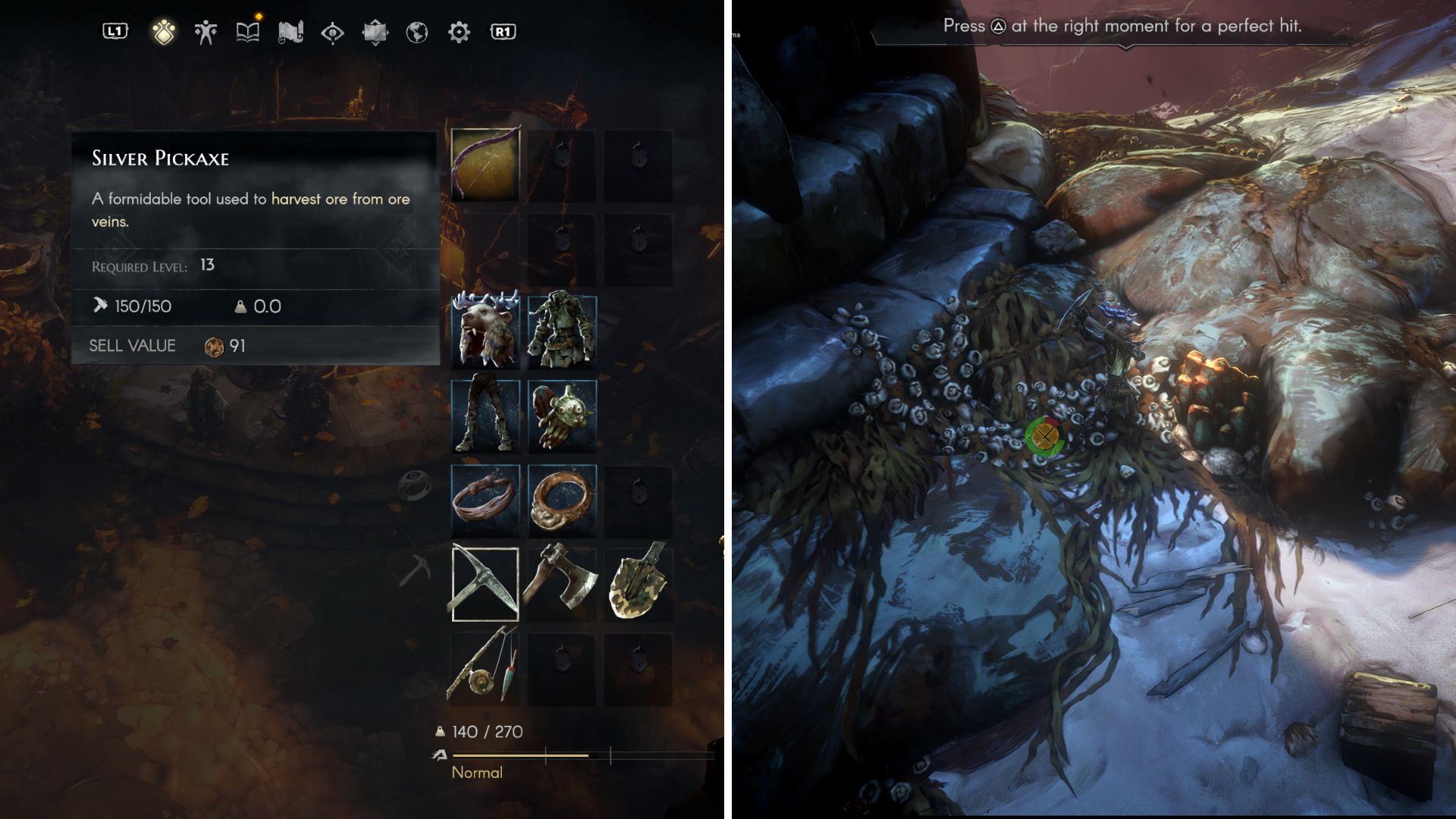The height and width of the screenshot is (819, 1456).
Task: Select the leg armor trousers slot
Action: coord(485,416)
